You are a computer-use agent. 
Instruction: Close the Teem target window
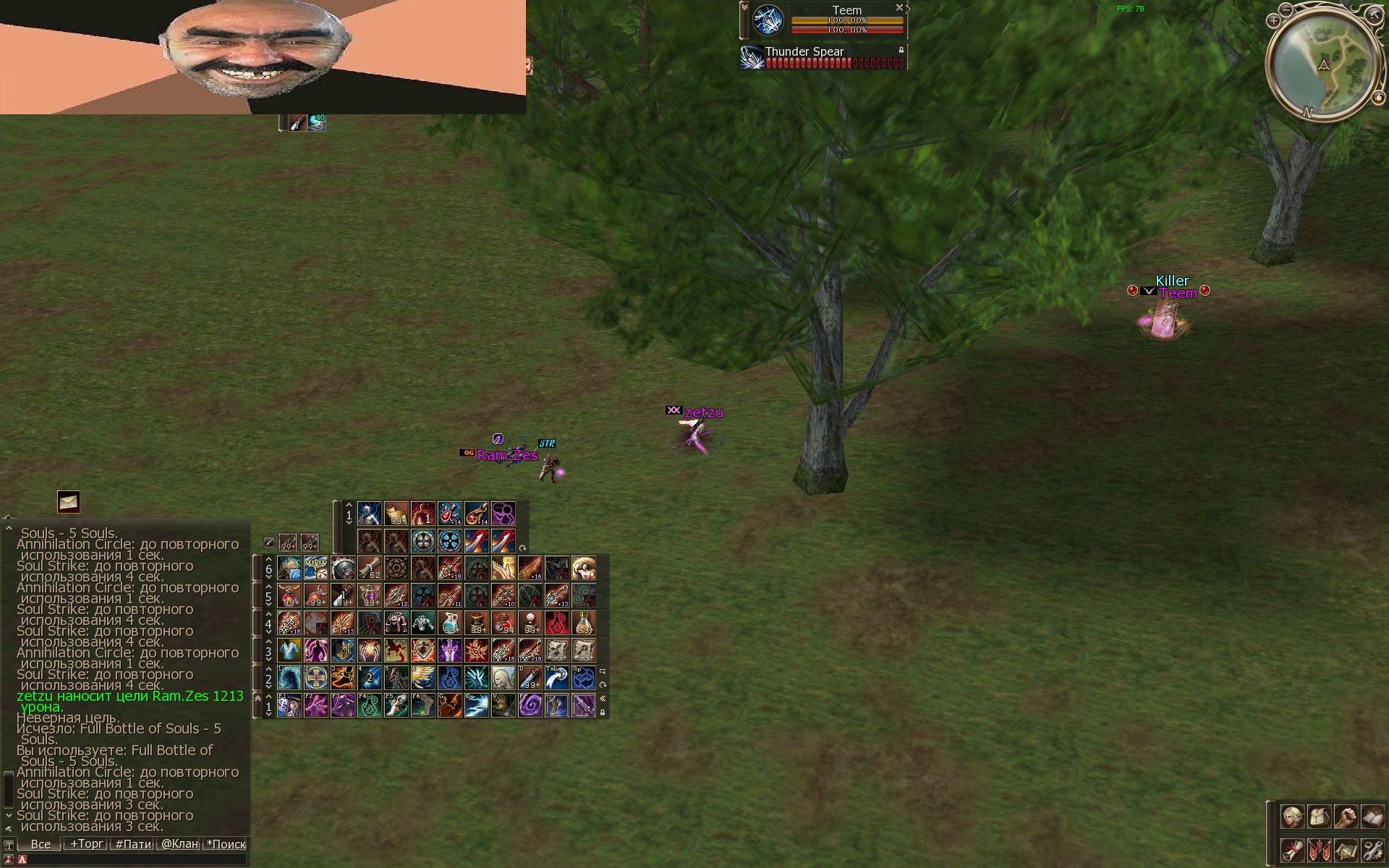(x=899, y=8)
